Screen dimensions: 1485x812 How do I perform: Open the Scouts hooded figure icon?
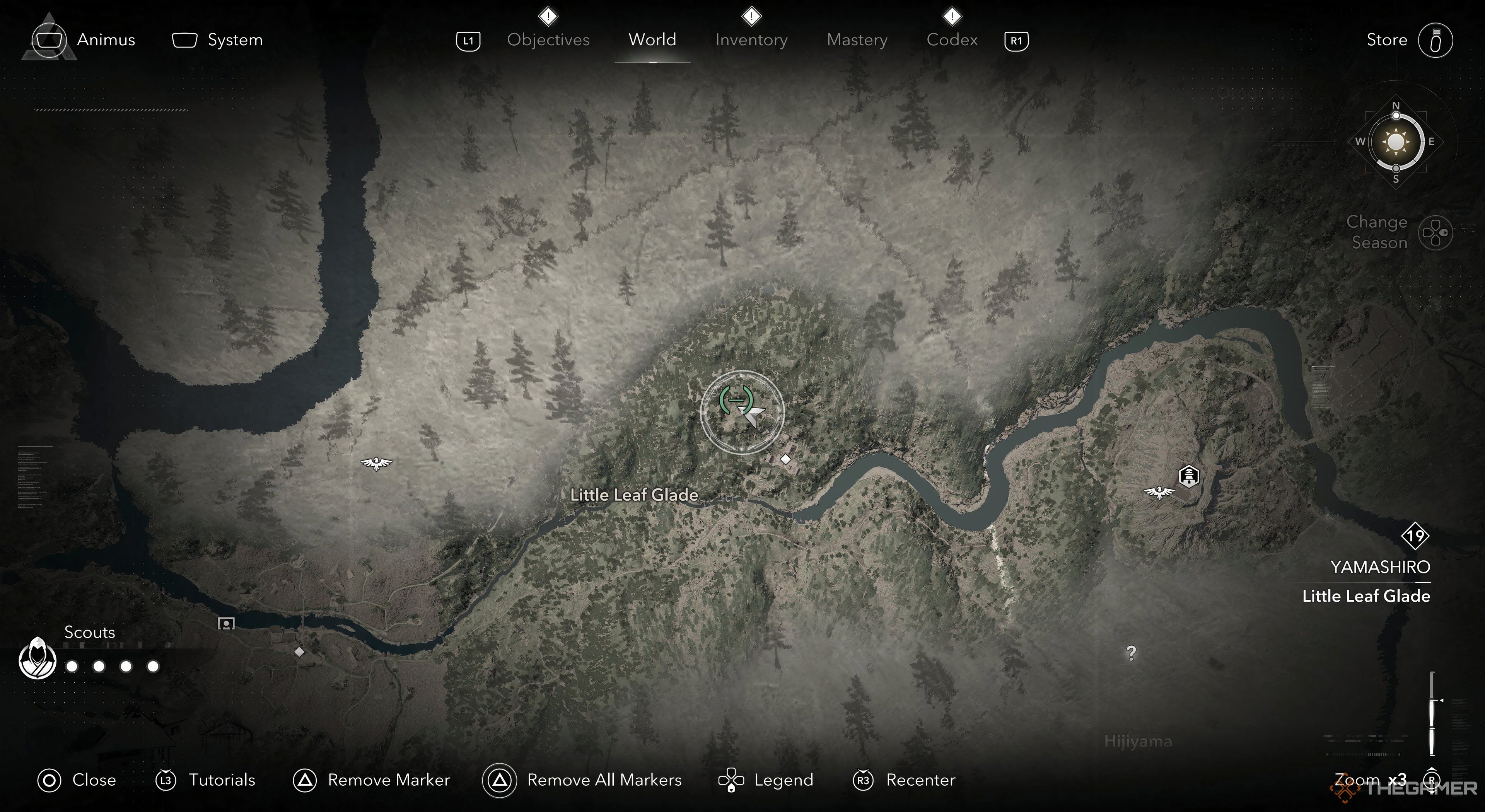38,659
